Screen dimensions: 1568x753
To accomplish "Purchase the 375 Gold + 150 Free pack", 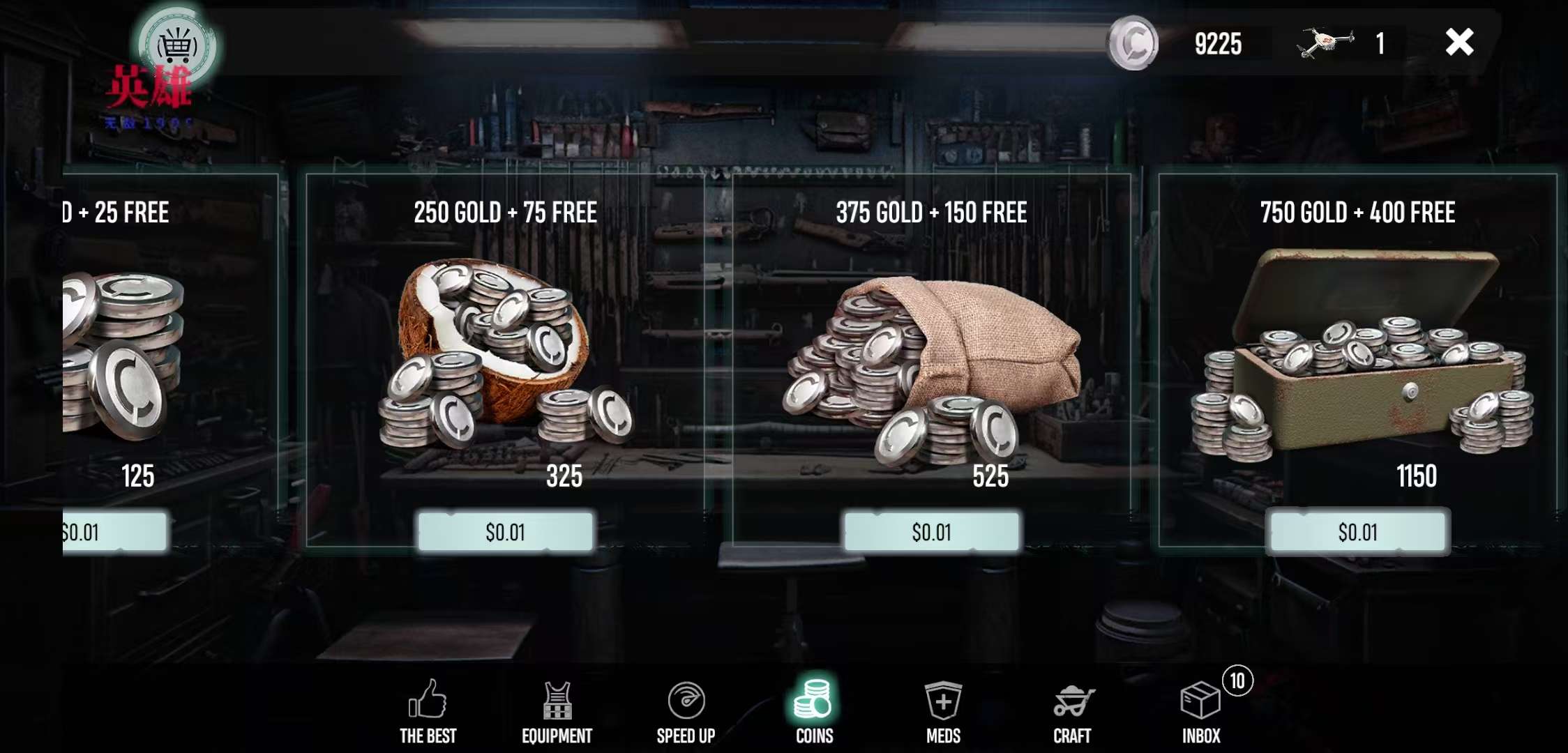I will point(931,532).
